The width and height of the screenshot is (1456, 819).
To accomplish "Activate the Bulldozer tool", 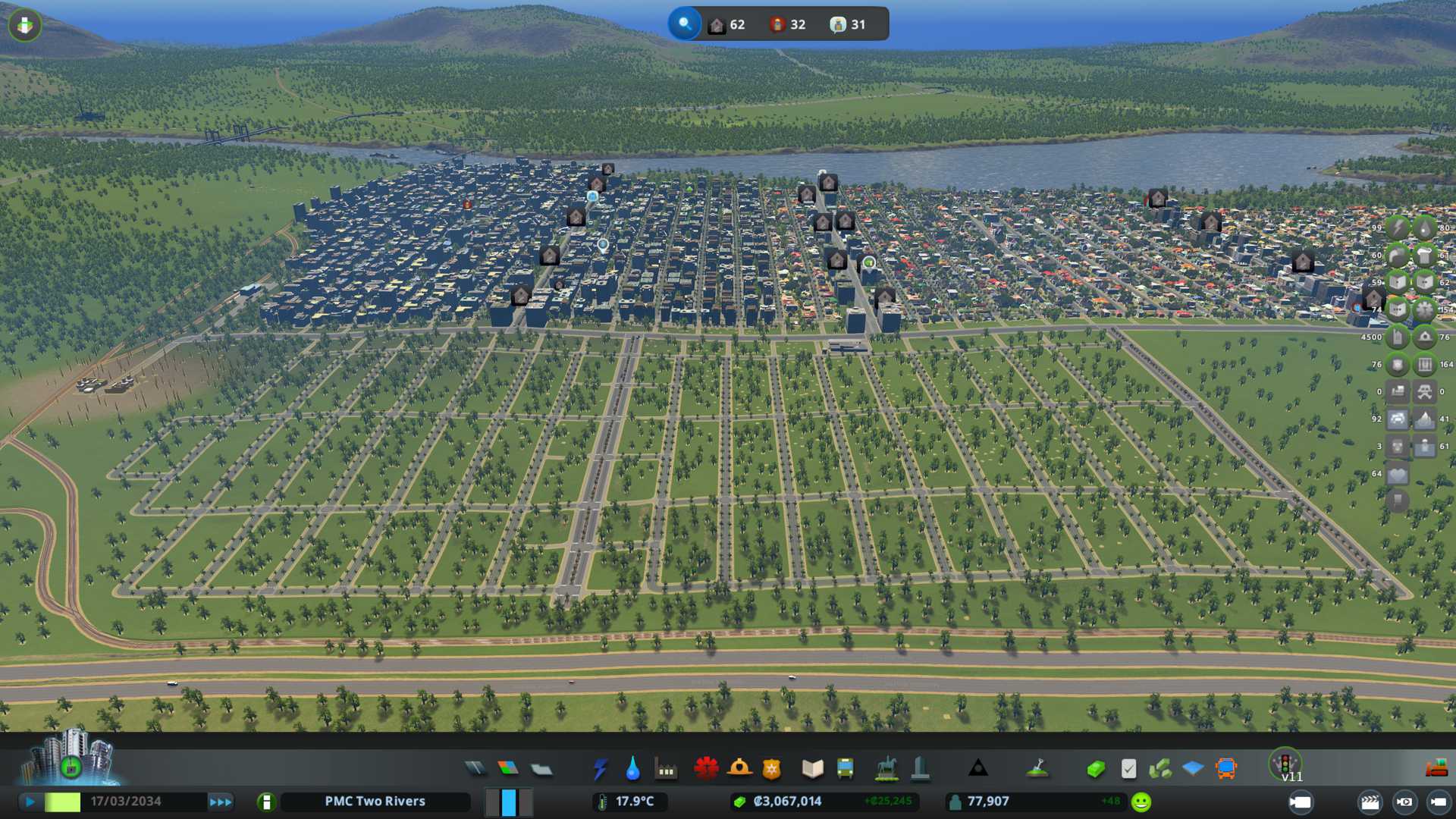I will pos(1436,769).
